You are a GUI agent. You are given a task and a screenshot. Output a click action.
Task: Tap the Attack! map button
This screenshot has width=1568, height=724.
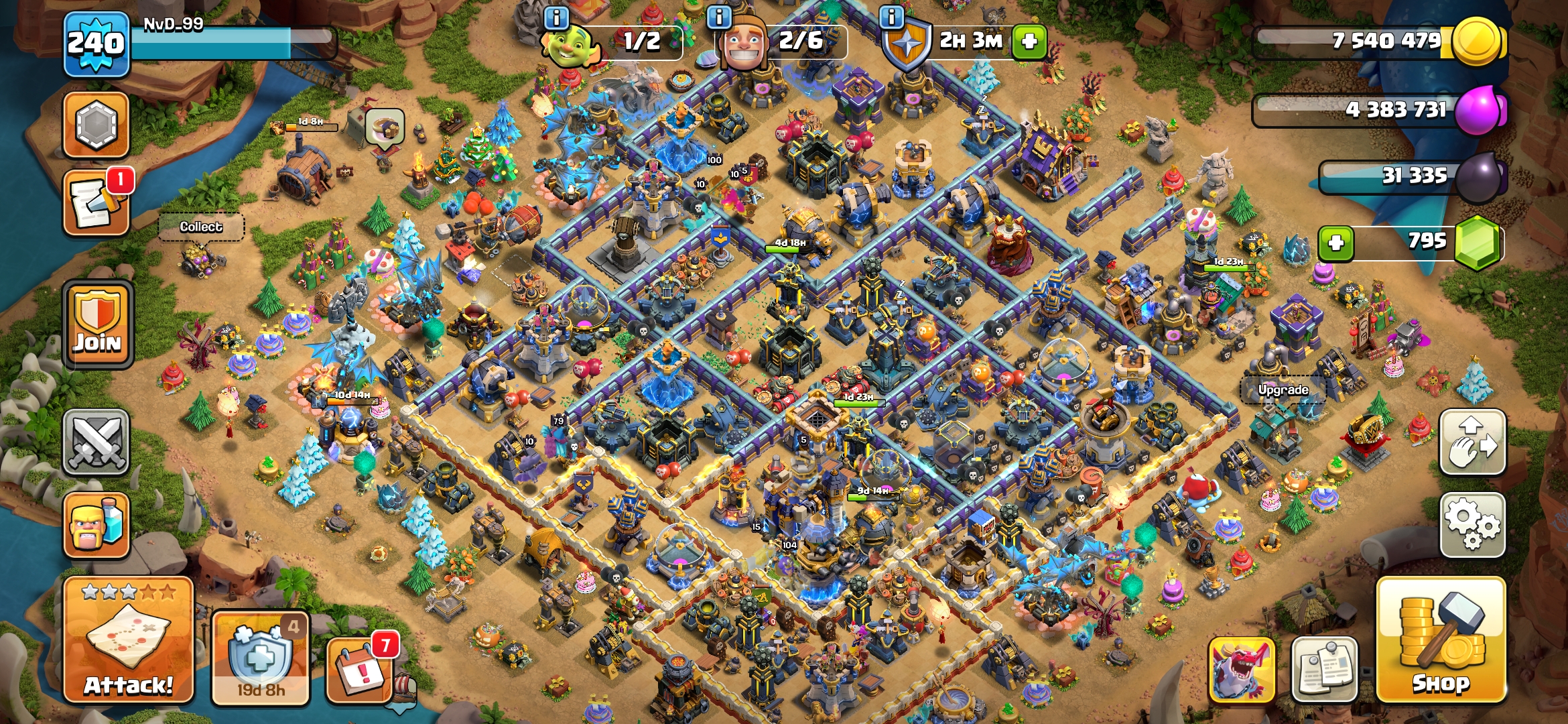pos(128,640)
